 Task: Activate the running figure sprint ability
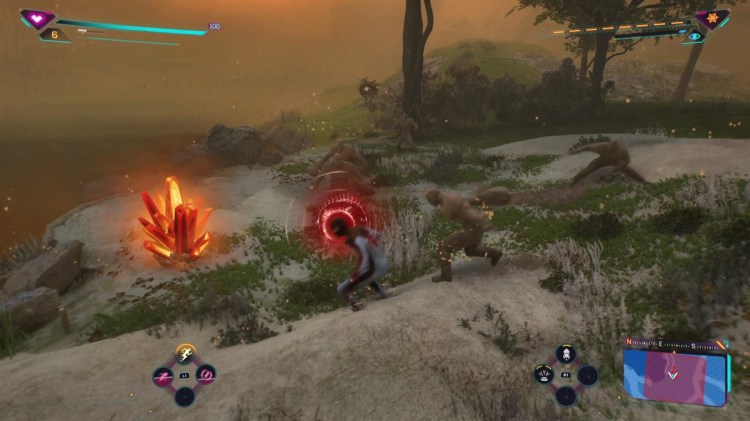tap(185, 353)
